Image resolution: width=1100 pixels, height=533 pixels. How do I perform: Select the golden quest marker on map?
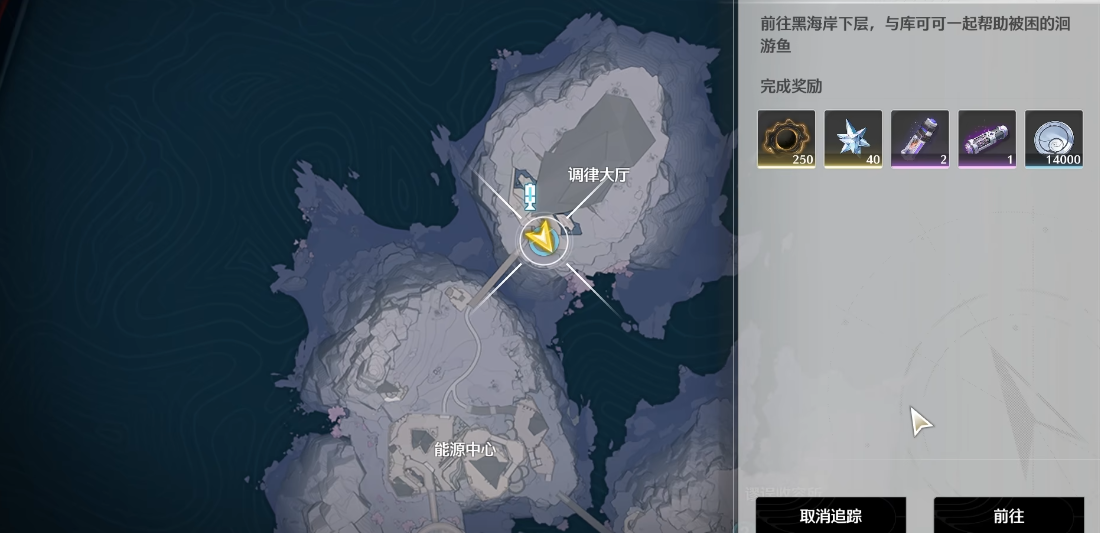point(543,238)
